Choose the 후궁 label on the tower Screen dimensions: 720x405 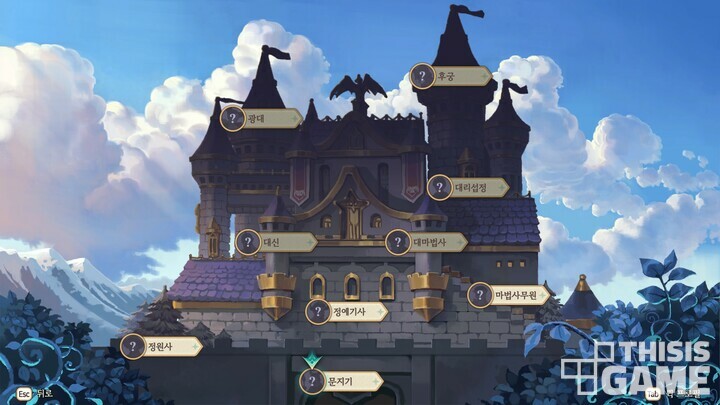coord(451,76)
